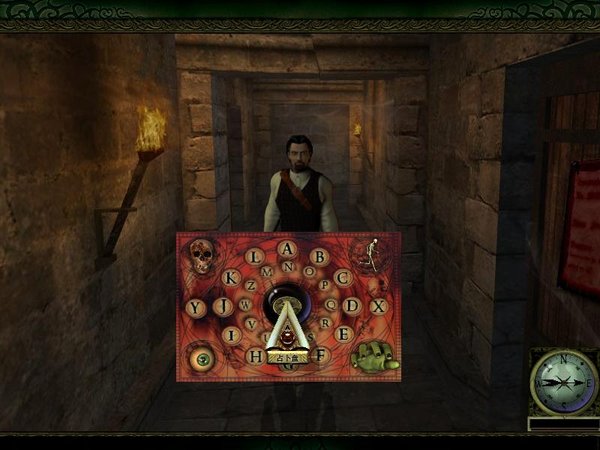Image resolution: width=600 pixels, height=450 pixels.
Task: Choose the letter E circle
Action: (342, 334)
